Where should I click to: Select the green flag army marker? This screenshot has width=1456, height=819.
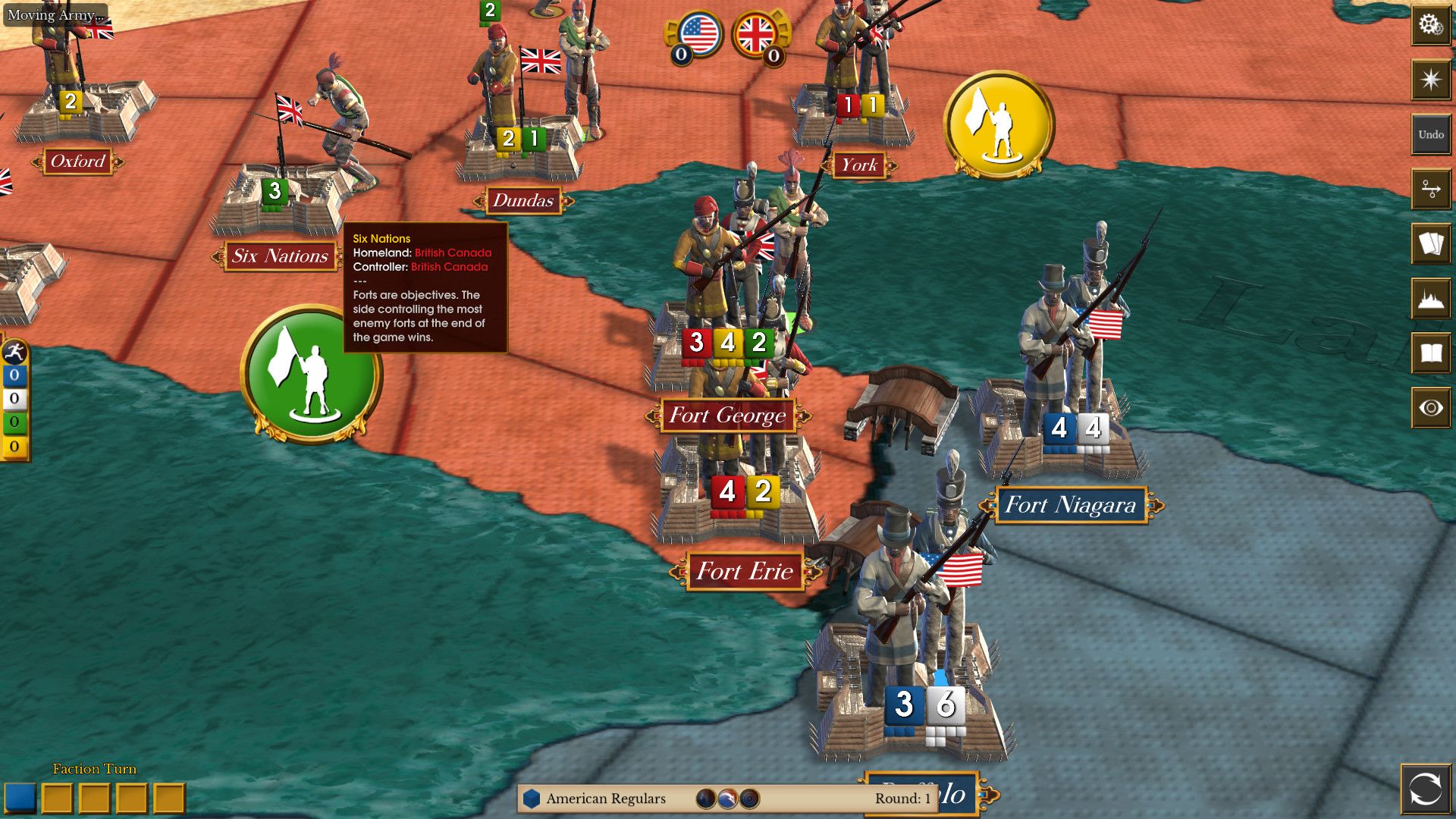310,374
